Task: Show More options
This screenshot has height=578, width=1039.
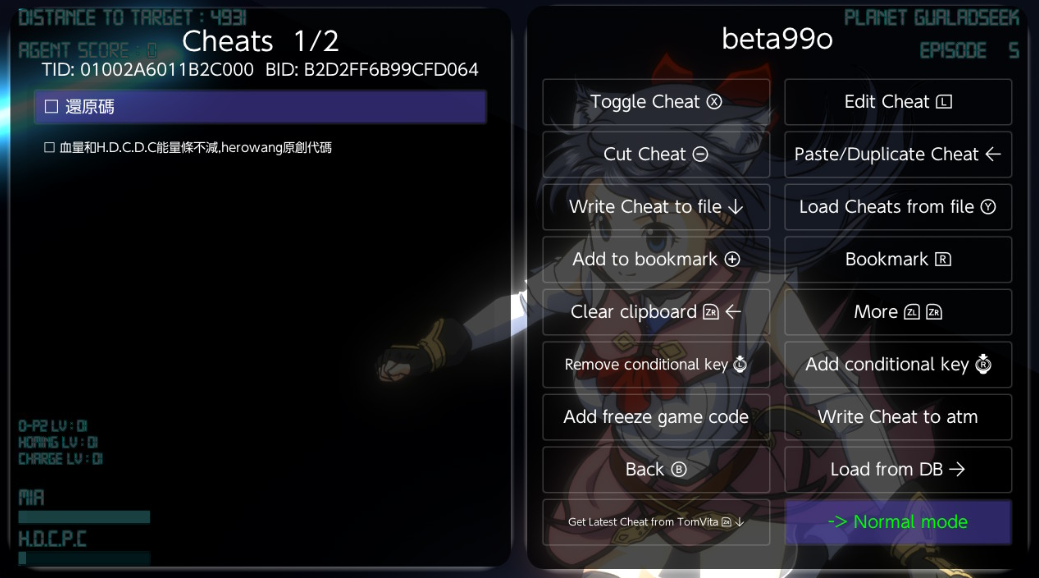Action: [x=898, y=312]
